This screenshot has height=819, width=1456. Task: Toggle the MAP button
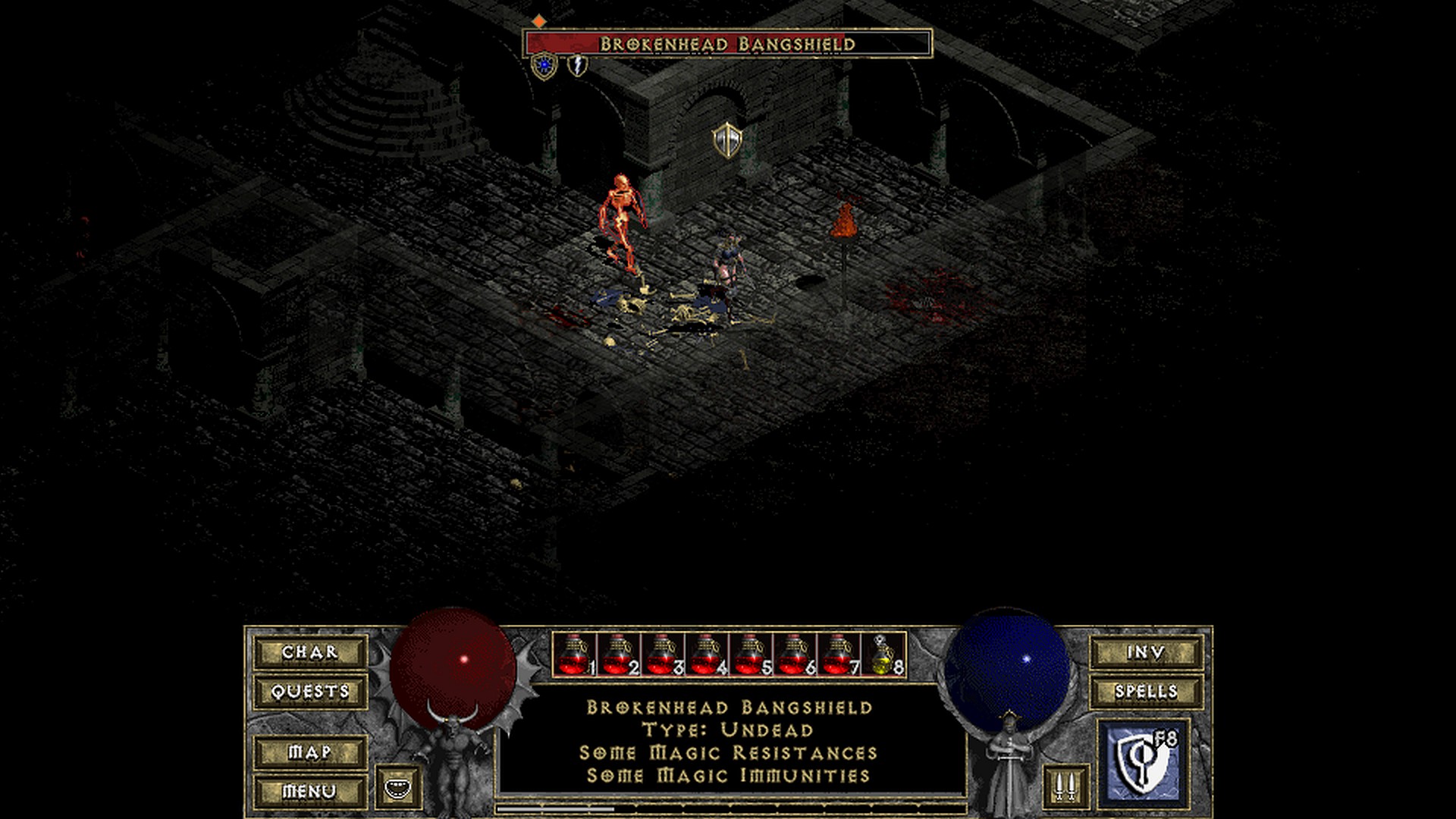point(310,752)
